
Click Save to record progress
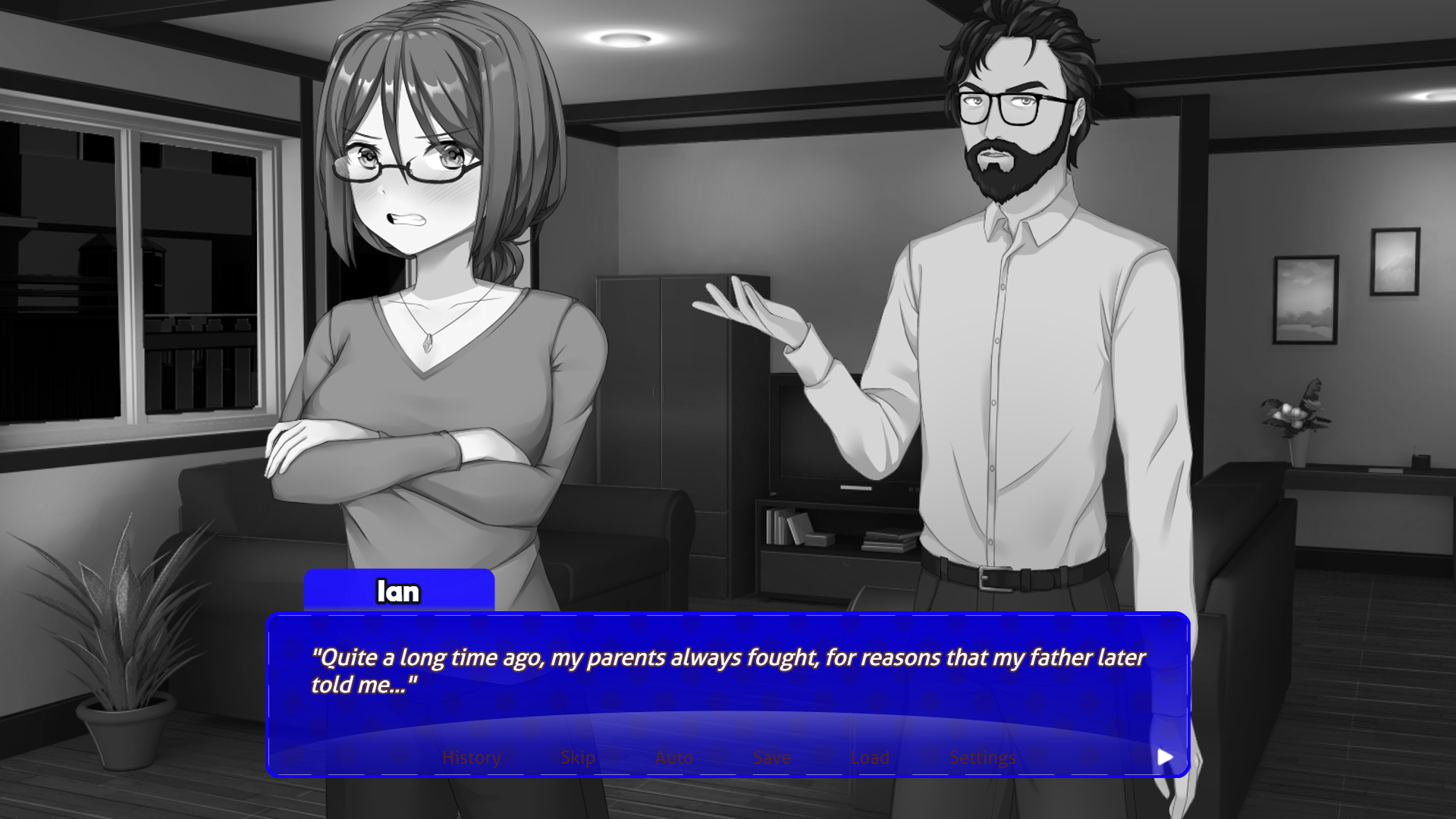[771, 756]
